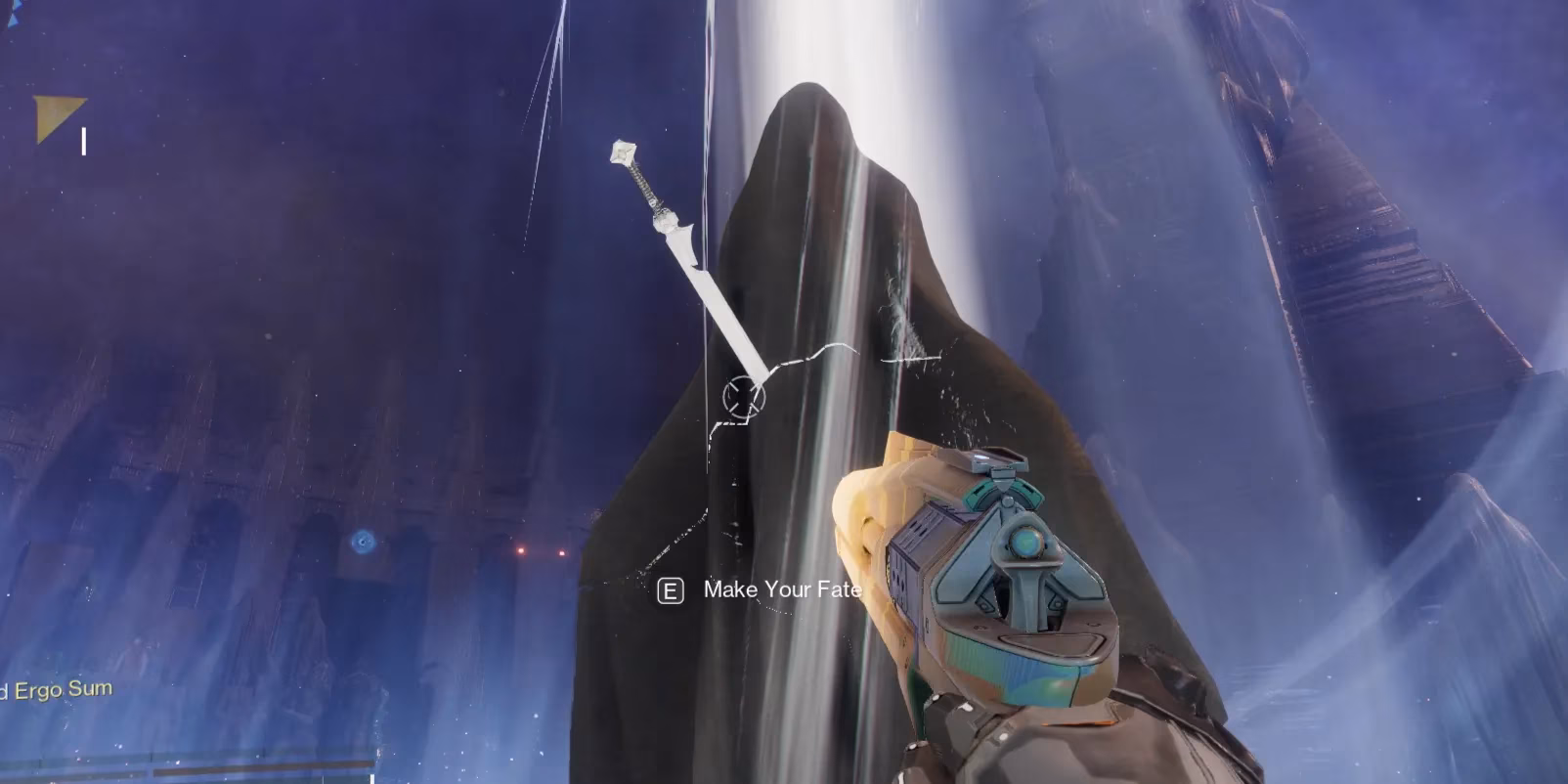This screenshot has width=1568, height=784.
Task: Click the E key prompt to draw the sword
Action: (671, 589)
